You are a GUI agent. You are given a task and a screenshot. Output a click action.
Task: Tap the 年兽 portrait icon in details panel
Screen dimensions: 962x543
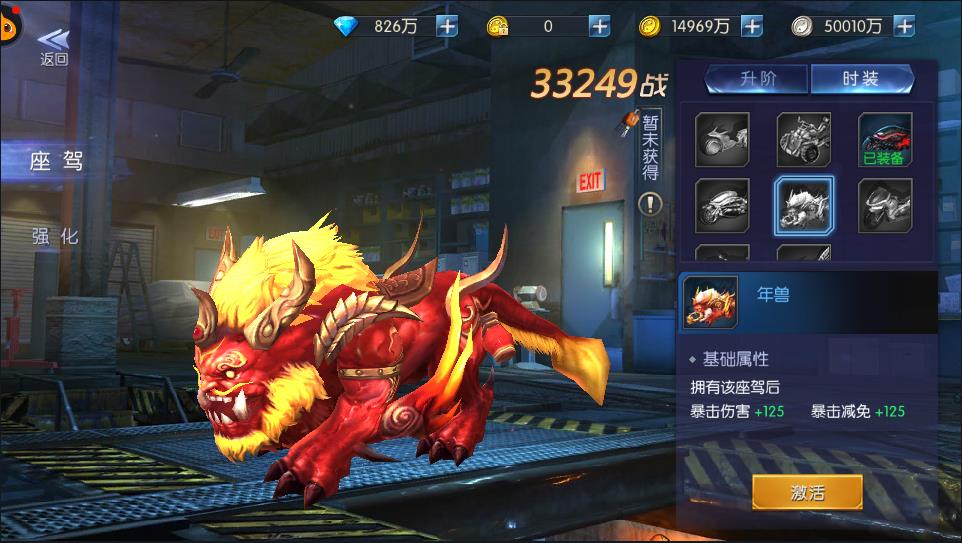710,302
